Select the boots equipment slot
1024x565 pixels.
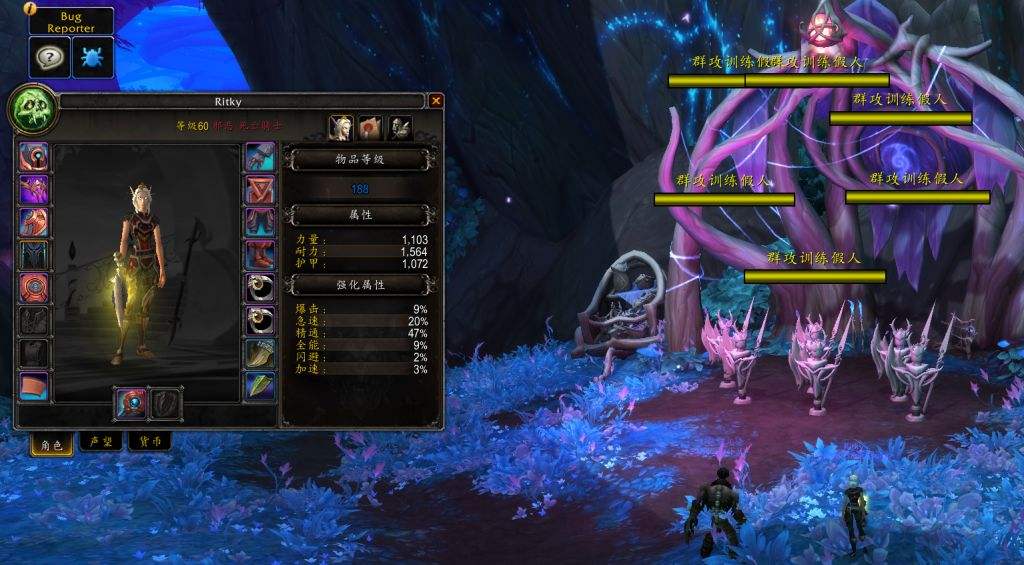[260, 255]
